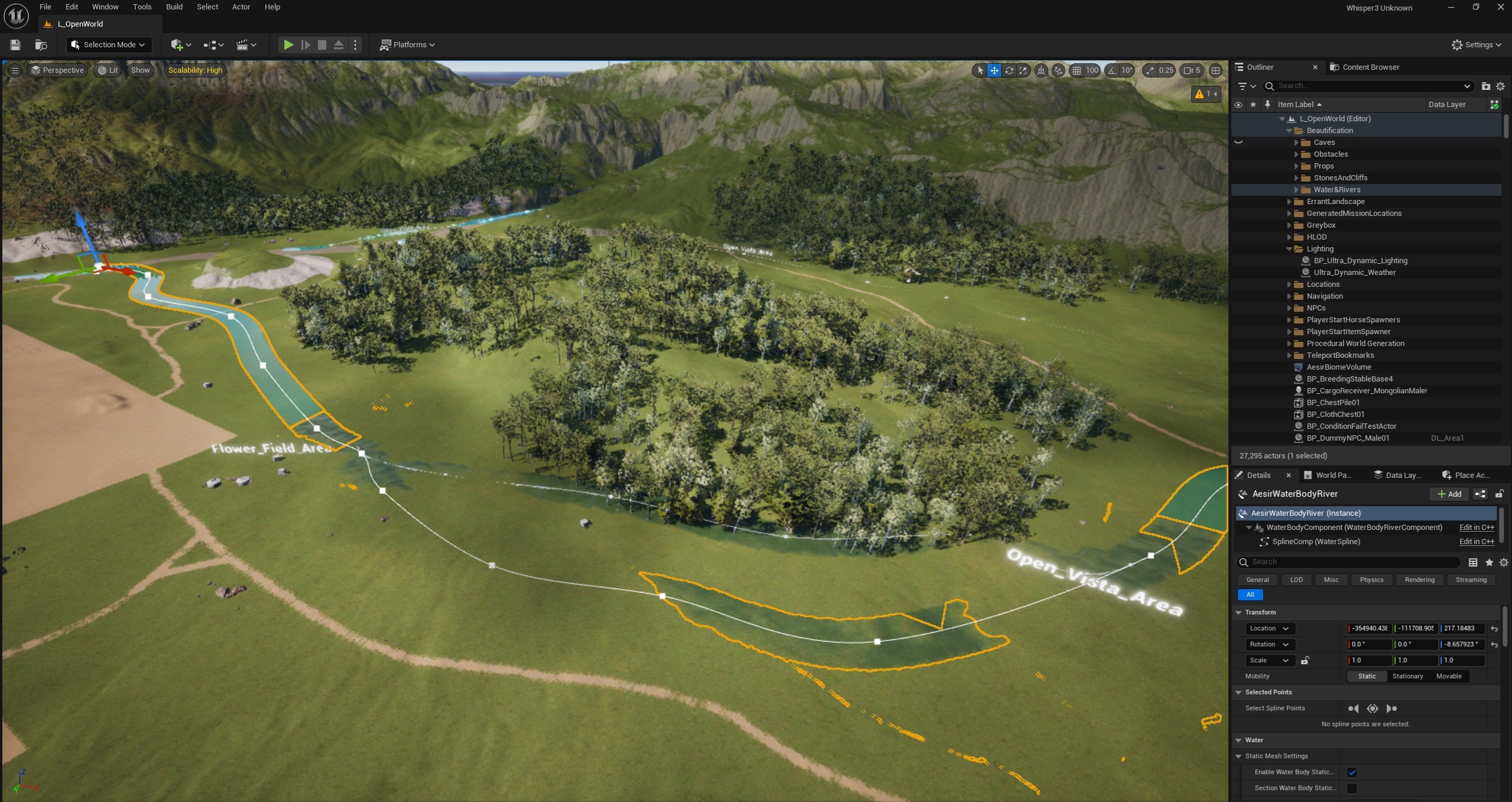Change the Lit view mode
This screenshot has width=1512, height=802.
tap(108, 70)
